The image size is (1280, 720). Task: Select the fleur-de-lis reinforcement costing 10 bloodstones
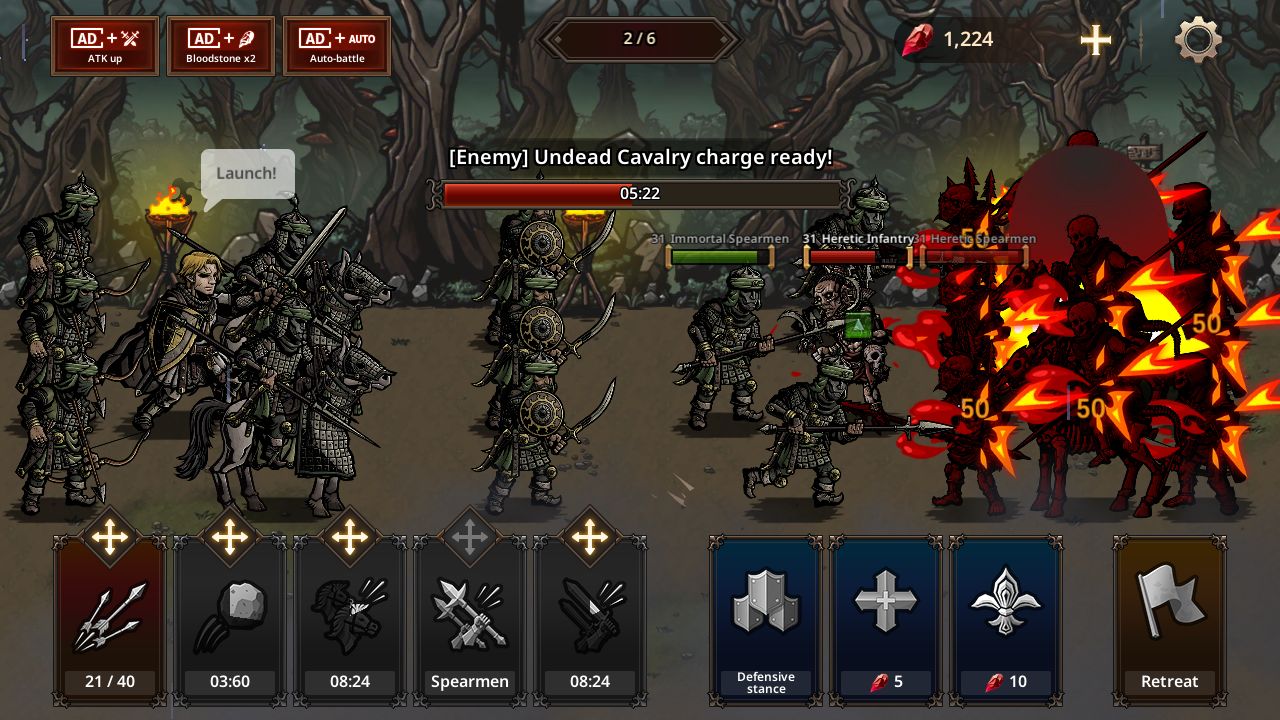[x=1005, y=620]
